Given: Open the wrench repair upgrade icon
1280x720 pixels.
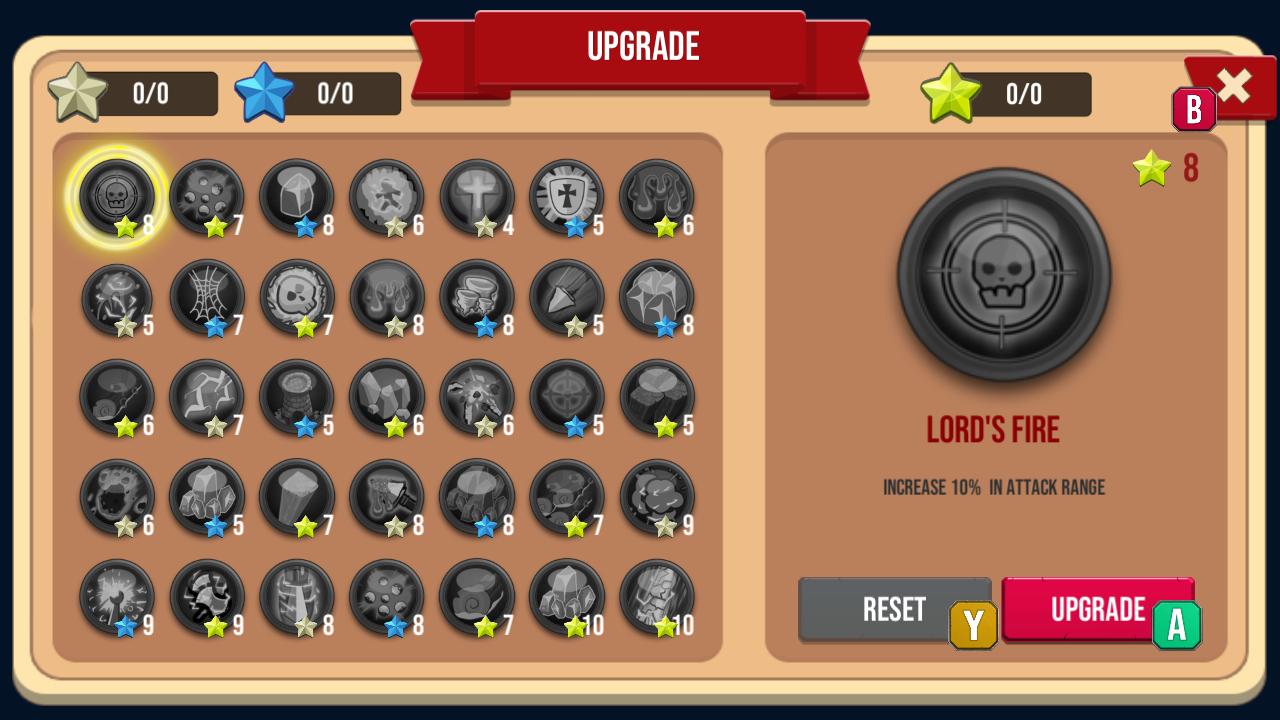Looking at the screenshot, I should click(117, 598).
